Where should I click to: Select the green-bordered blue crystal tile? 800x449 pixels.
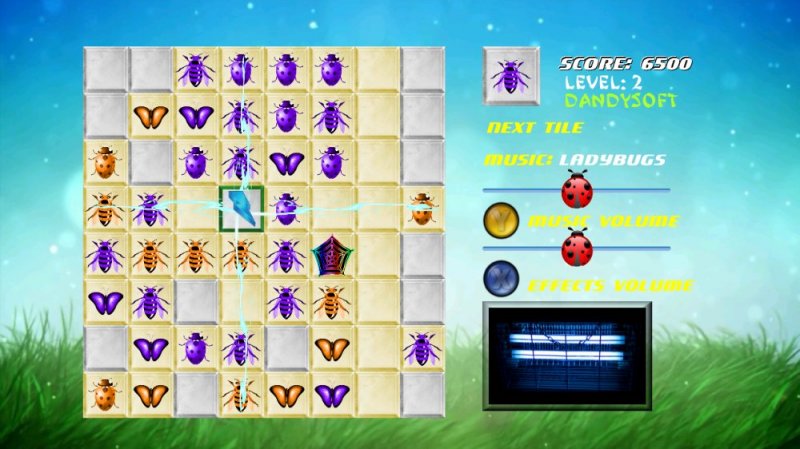coord(241,208)
